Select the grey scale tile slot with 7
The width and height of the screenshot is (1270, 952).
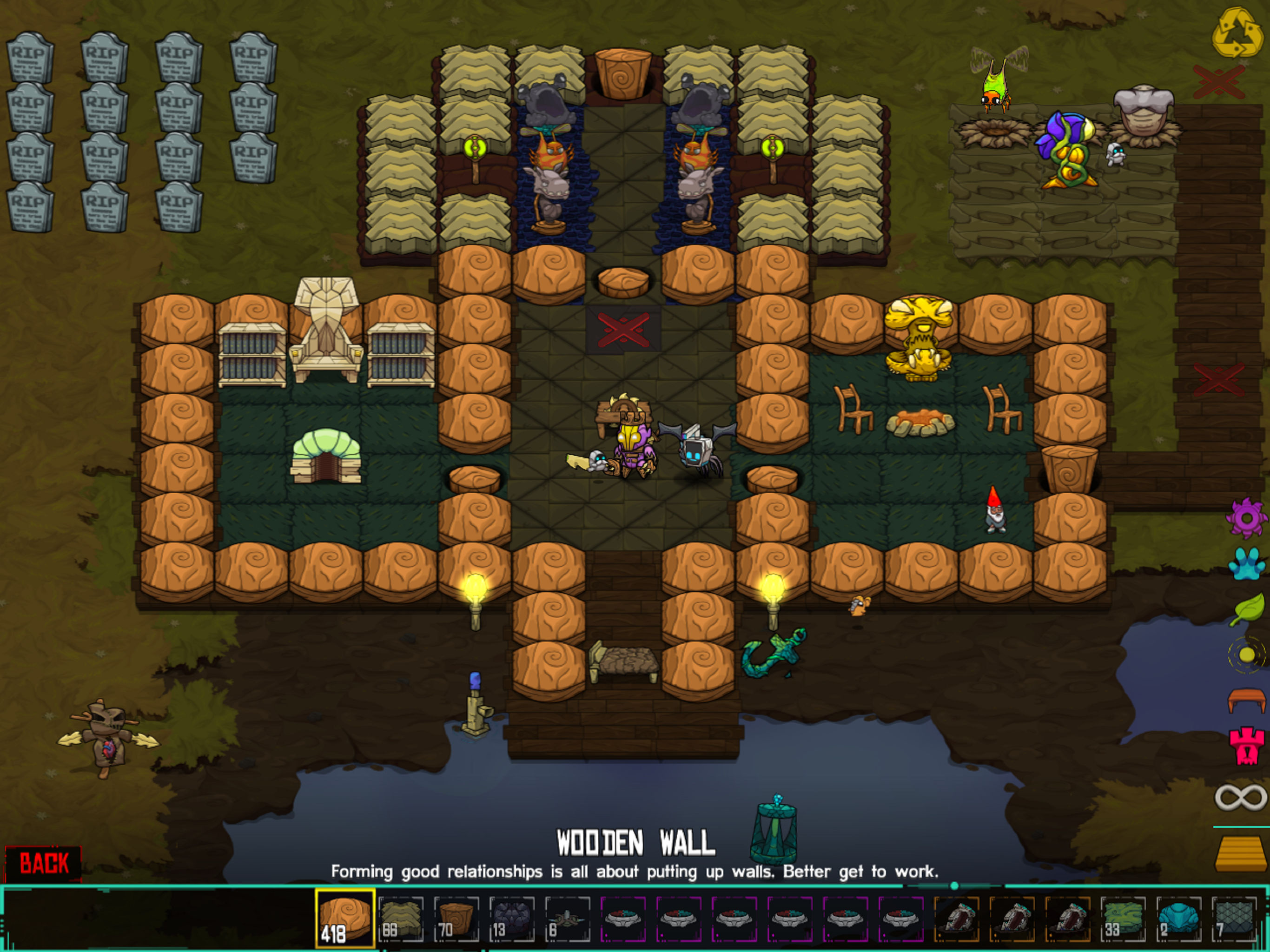point(1234,918)
